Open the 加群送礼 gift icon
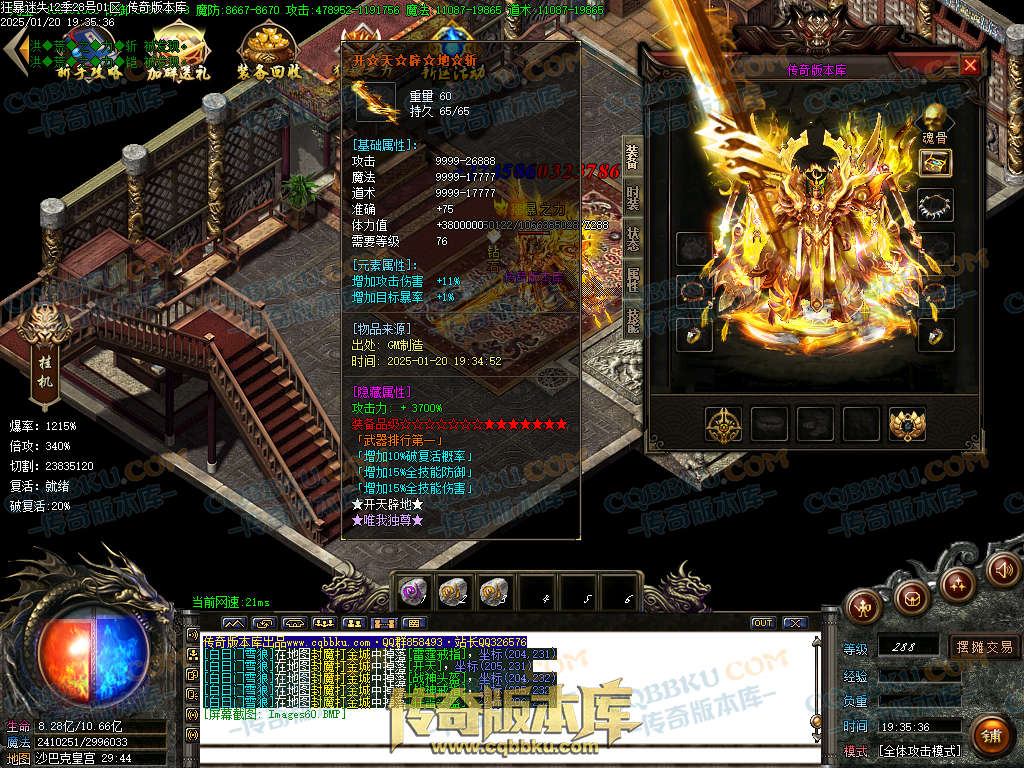Screen dimensions: 1024x768 click(178, 52)
